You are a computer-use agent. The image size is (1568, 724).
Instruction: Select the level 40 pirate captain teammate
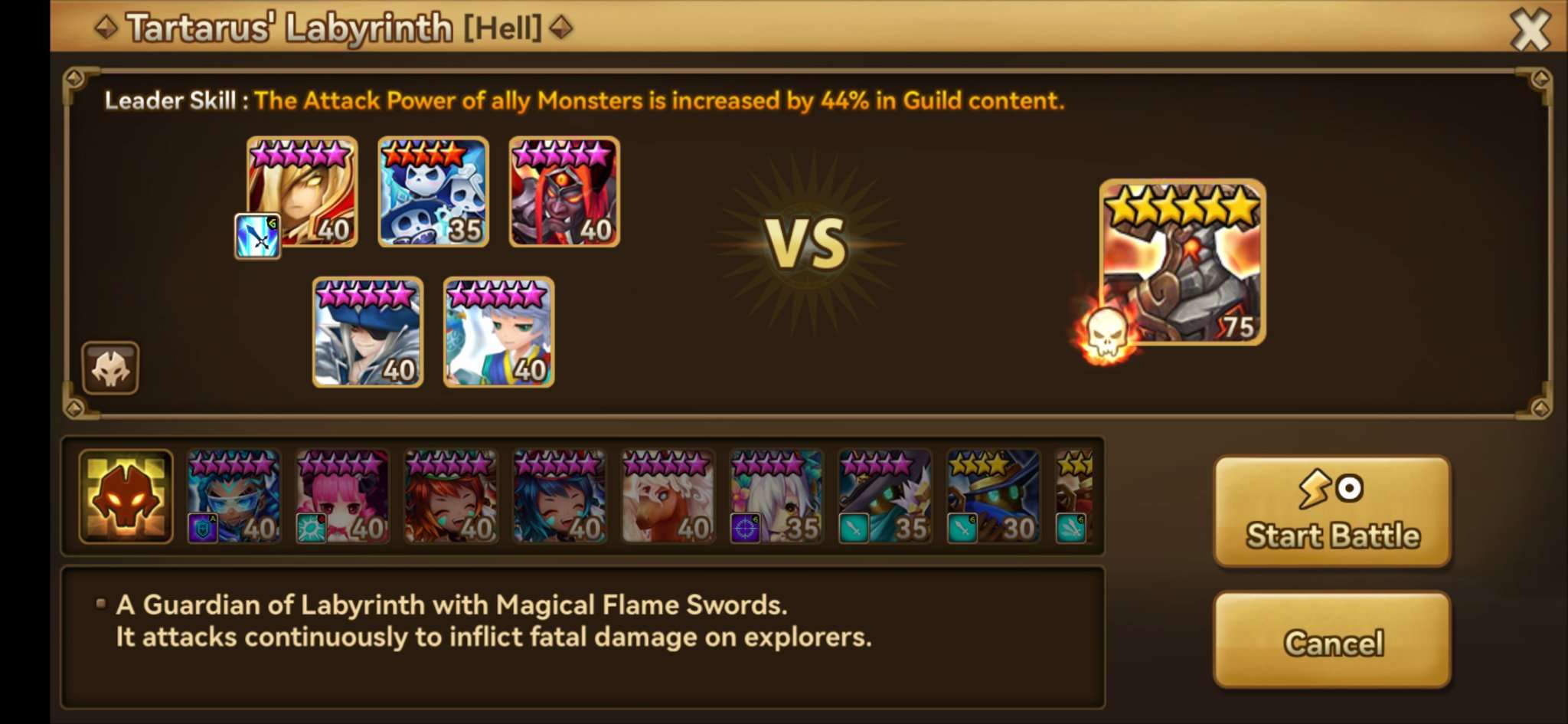click(367, 333)
